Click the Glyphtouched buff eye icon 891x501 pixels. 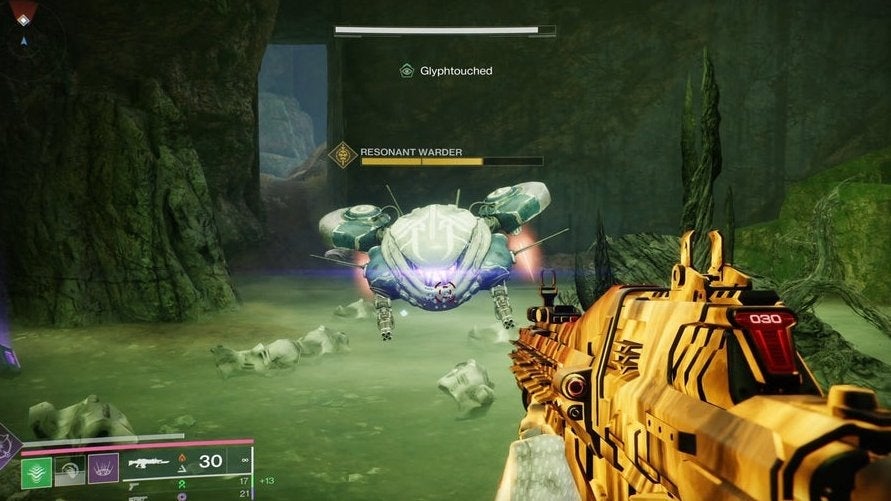(x=407, y=71)
